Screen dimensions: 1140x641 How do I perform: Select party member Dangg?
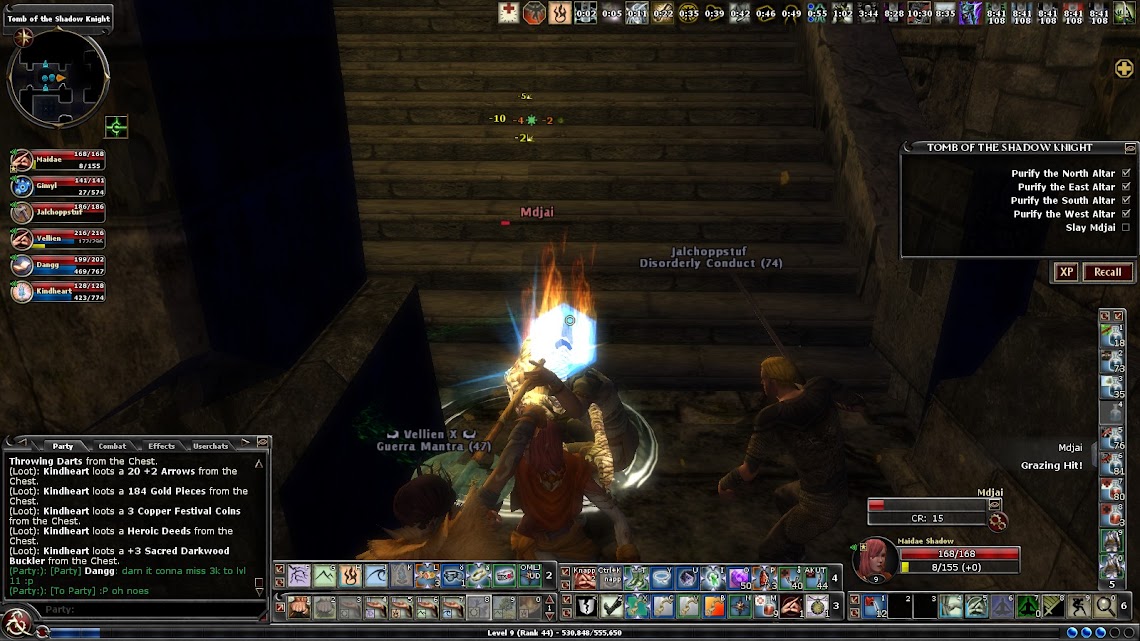click(x=22, y=266)
